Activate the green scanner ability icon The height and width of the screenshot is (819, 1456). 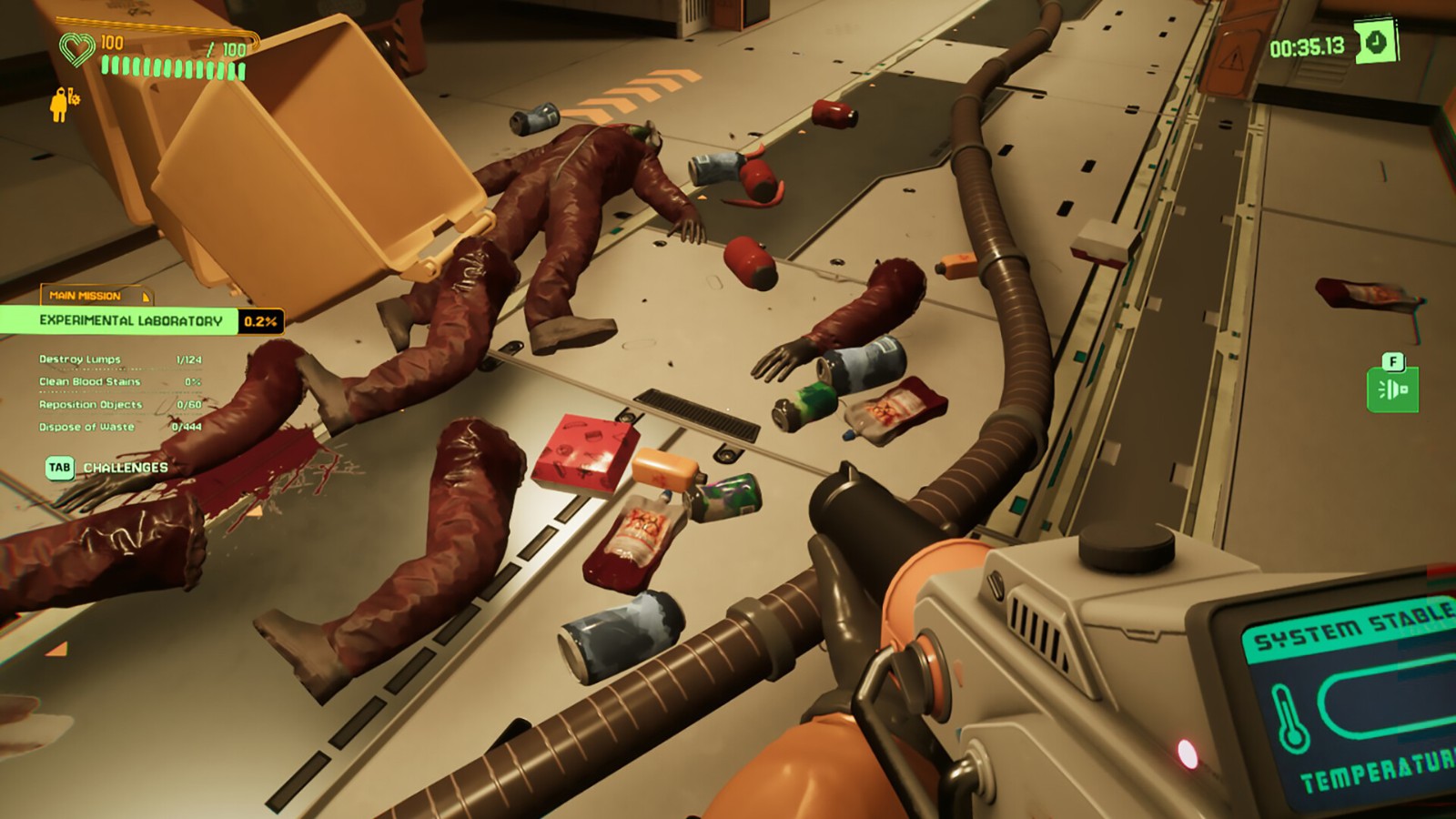(1392, 390)
